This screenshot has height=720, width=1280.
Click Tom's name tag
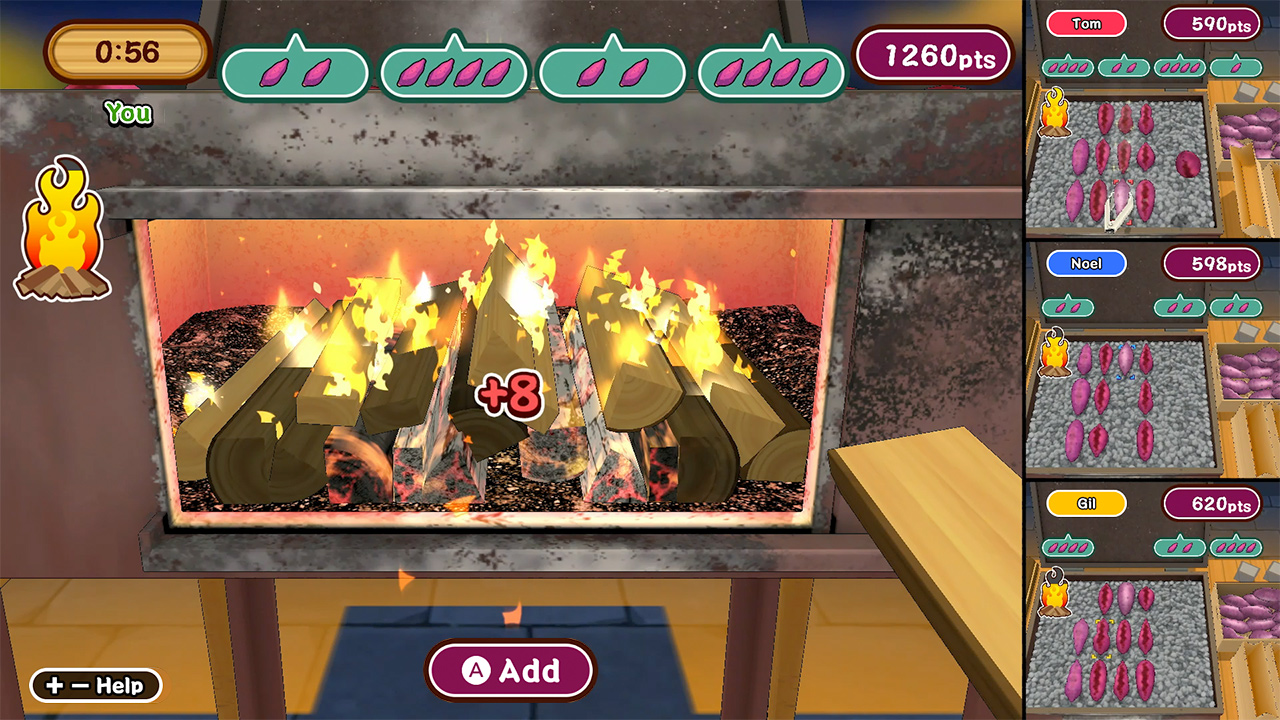point(1086,24)
